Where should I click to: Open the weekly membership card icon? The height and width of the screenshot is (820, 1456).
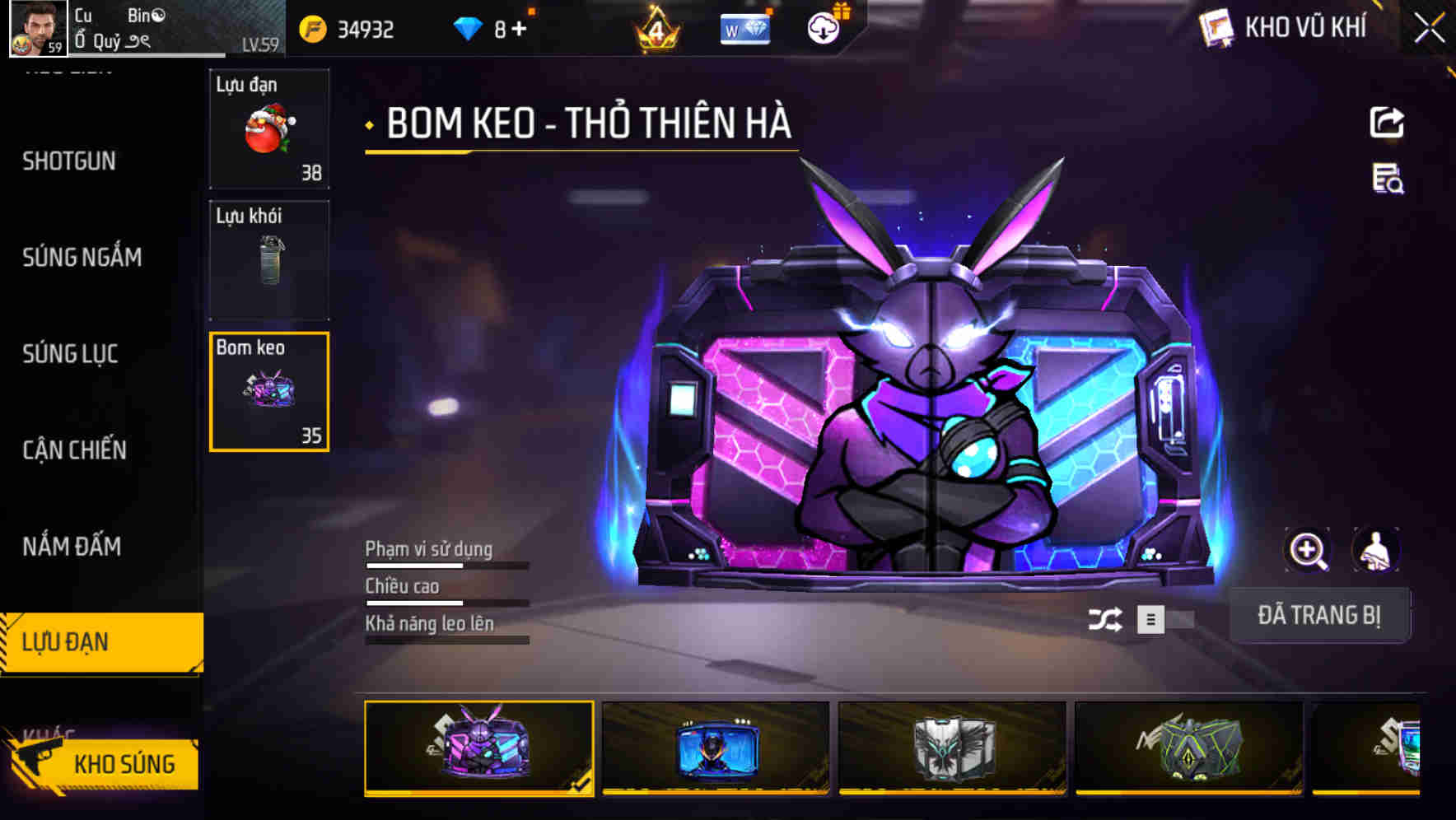744,27
